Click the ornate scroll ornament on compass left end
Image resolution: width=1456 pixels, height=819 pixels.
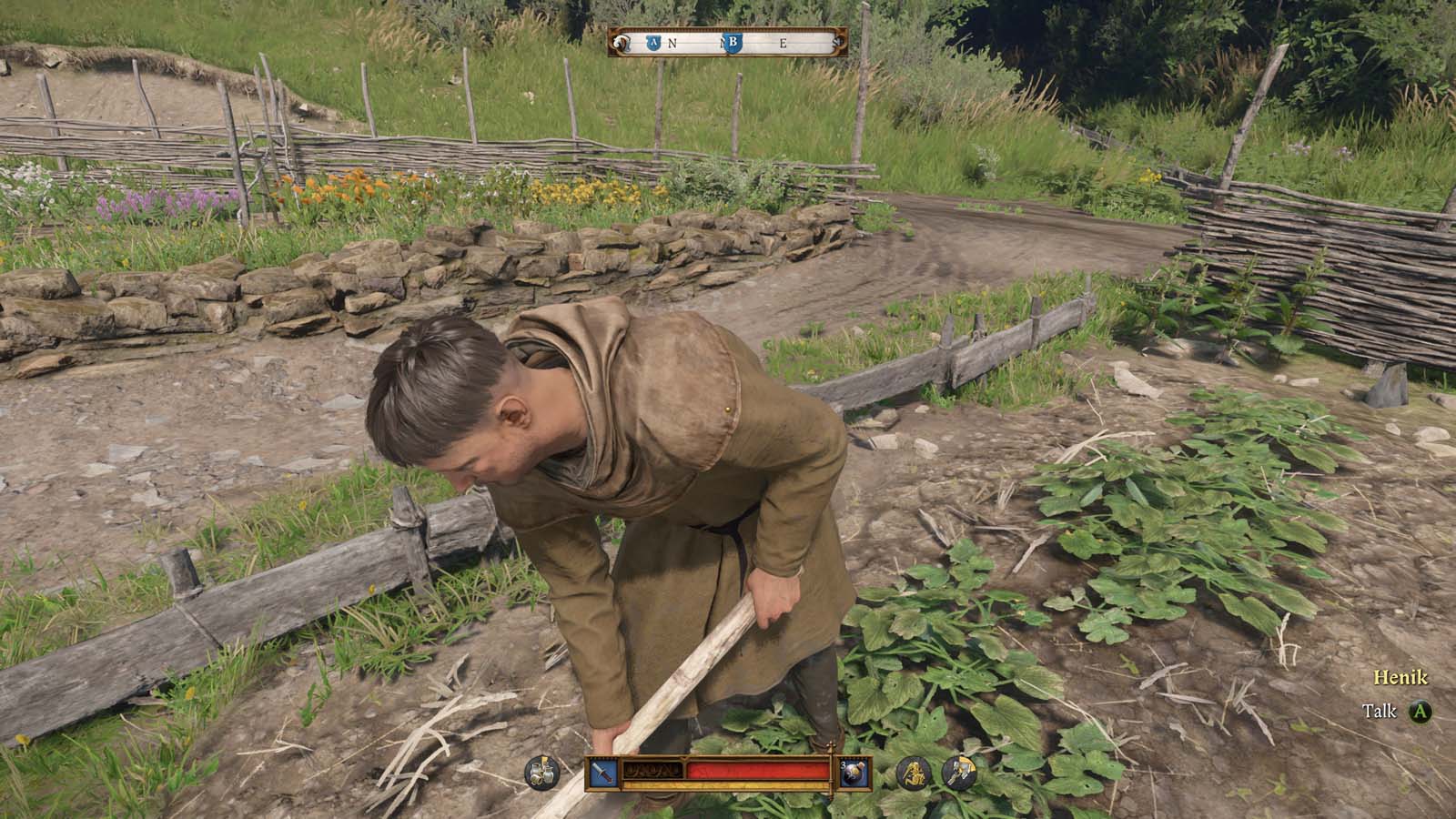[x=621, y=42]
